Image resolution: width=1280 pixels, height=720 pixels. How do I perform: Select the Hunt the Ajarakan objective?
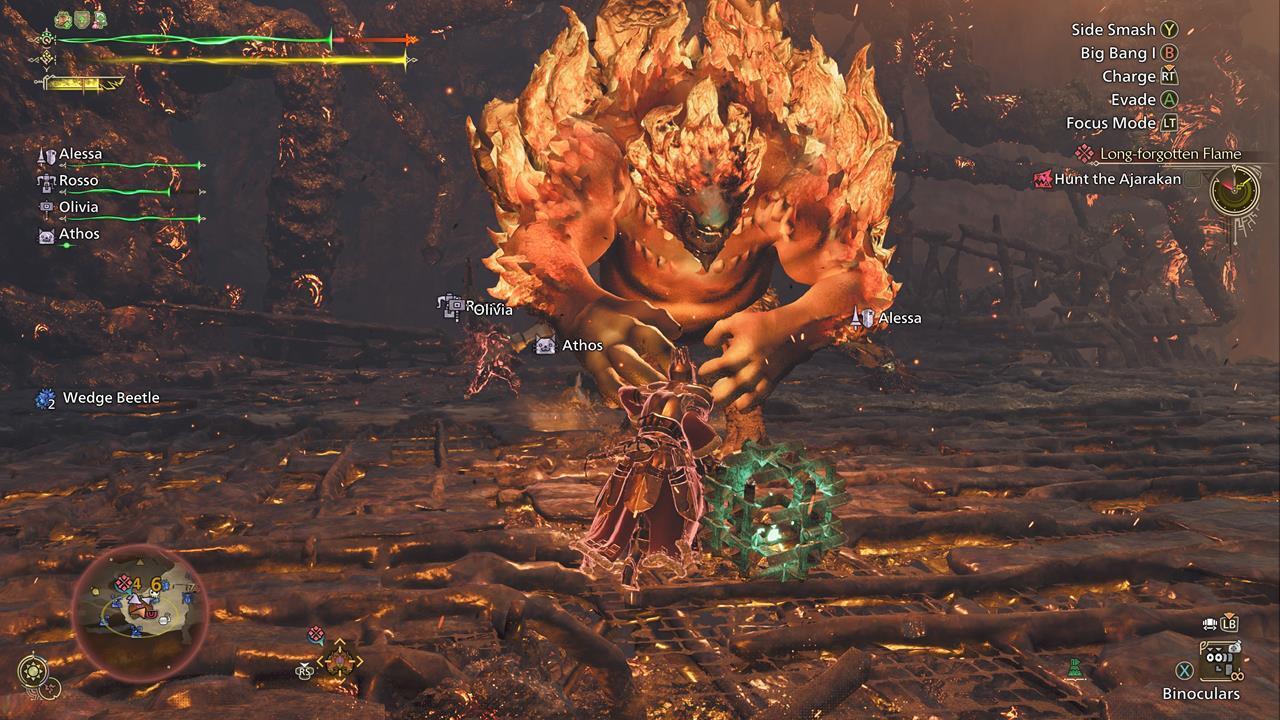click(x=1117, y=179)
